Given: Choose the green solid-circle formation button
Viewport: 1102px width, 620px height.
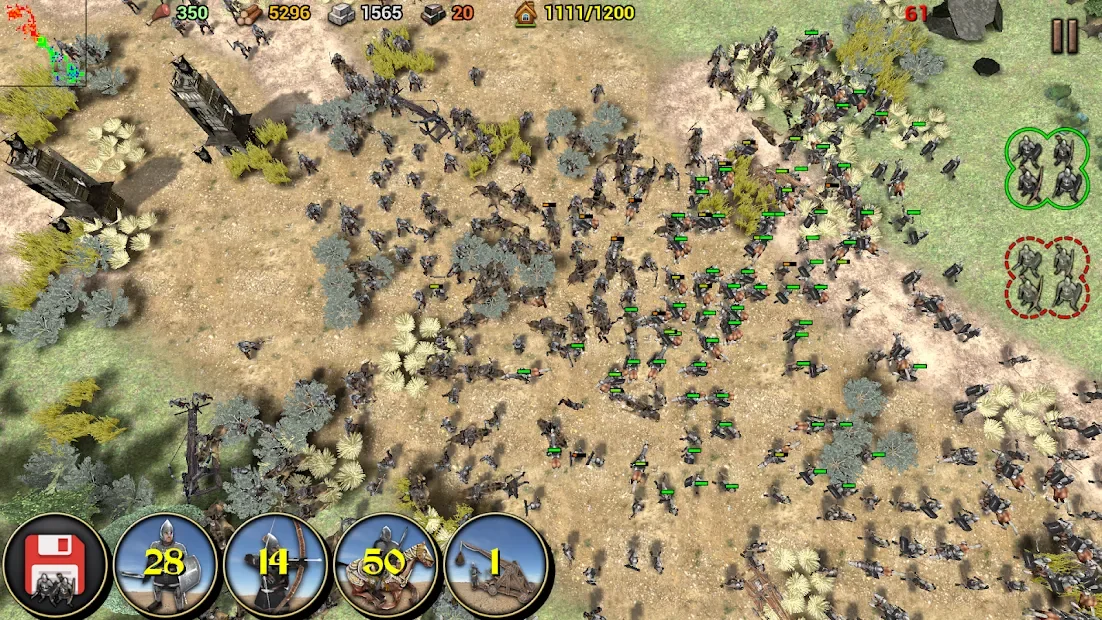Looking at the screenshot, I should point(1047,168).
